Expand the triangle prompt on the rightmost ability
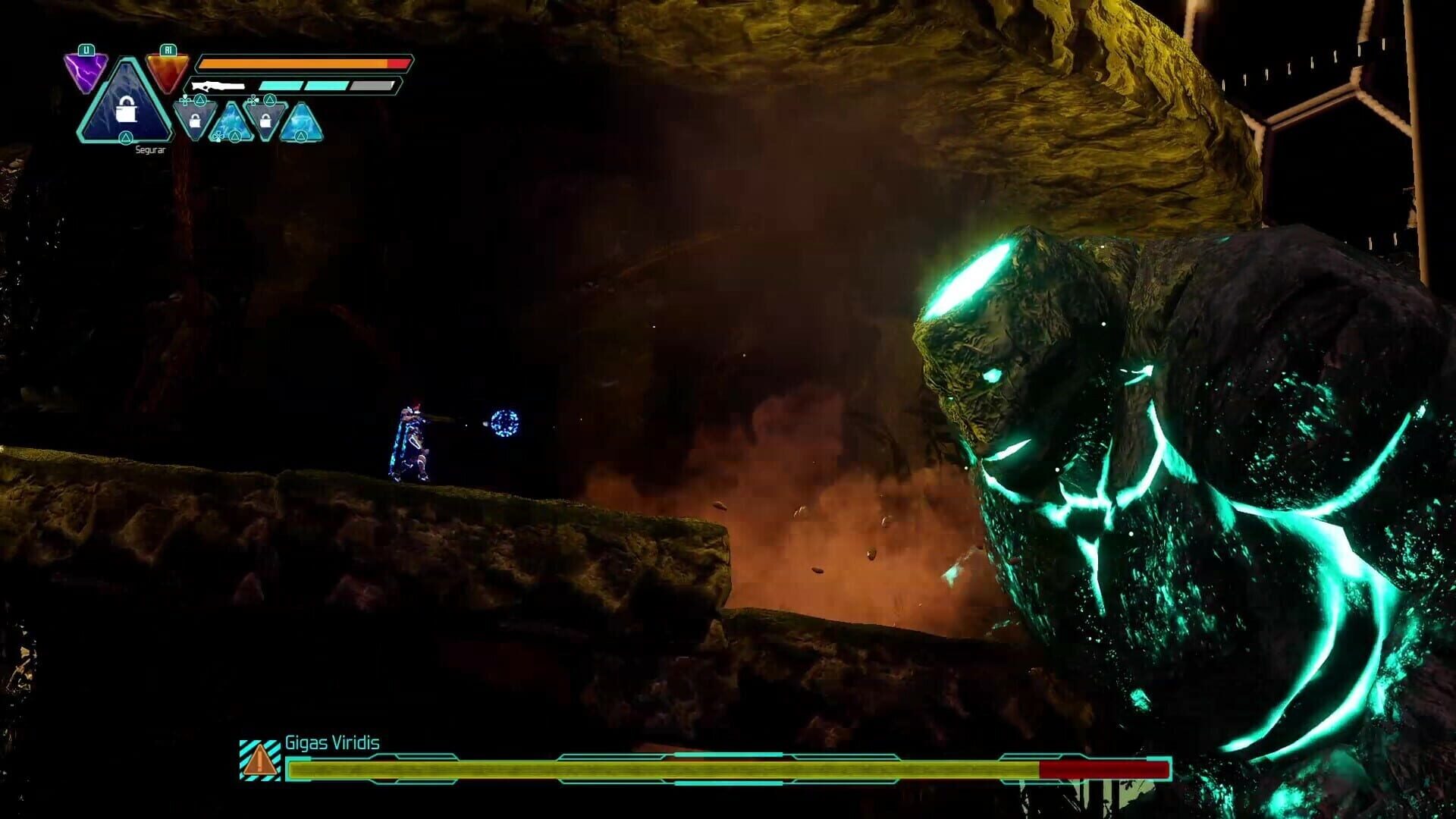The width and height of the screenshot is (1456, 819). 302,136
